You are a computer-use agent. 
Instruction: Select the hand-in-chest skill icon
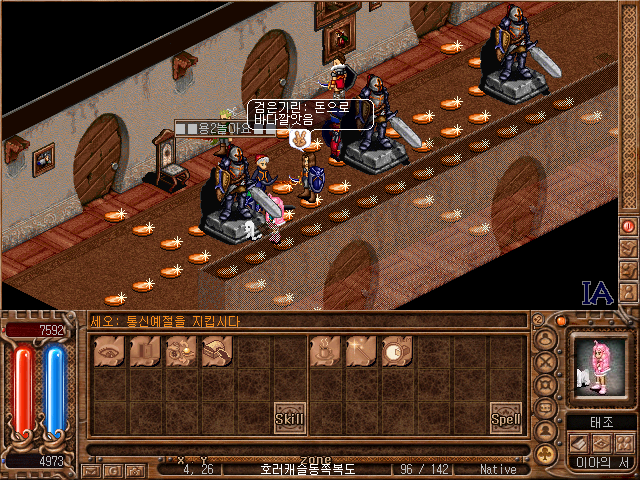tap(216, 352)
